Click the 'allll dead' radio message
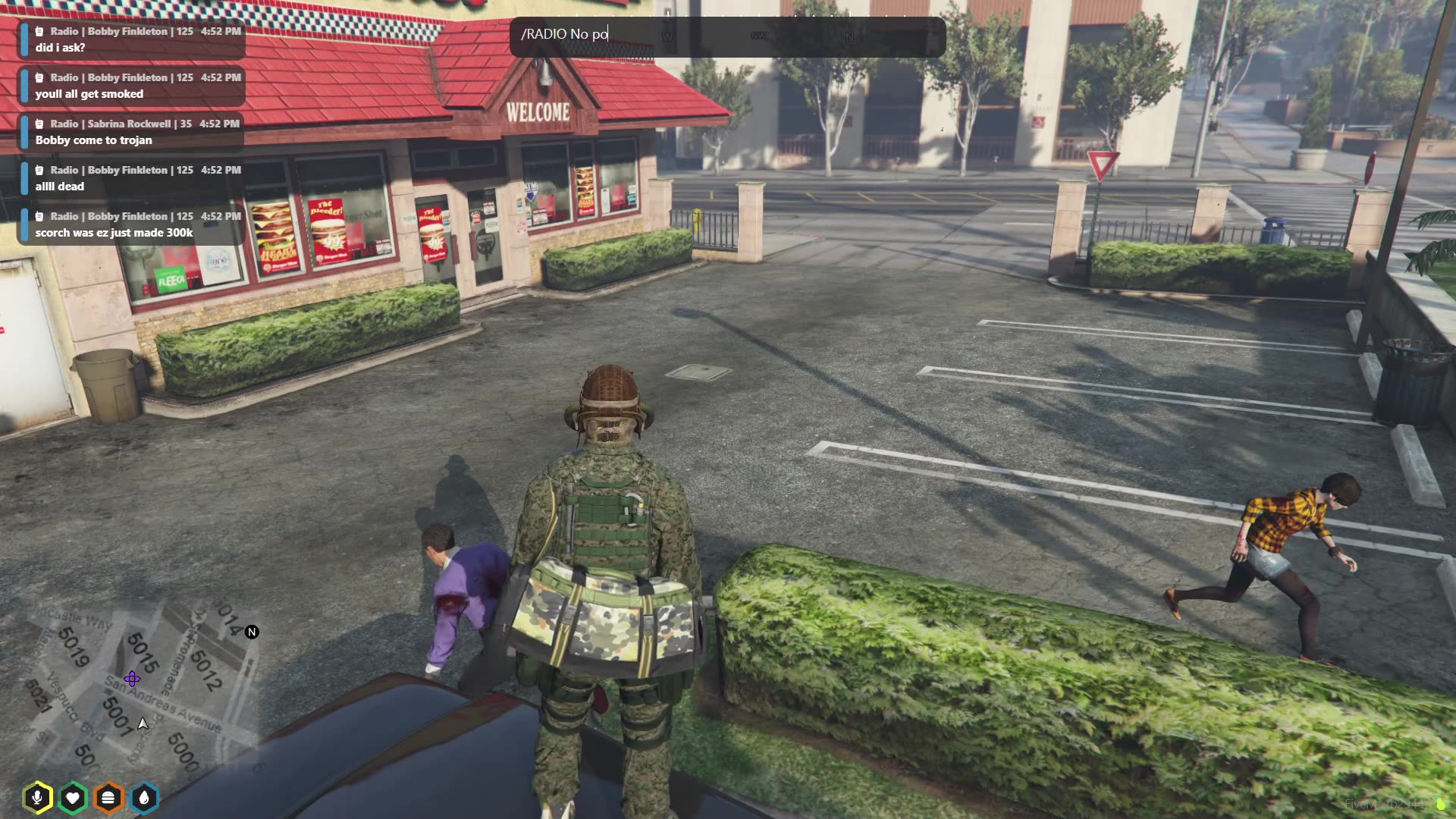This screenshot has height=819, width=1456. coord(60,186)
